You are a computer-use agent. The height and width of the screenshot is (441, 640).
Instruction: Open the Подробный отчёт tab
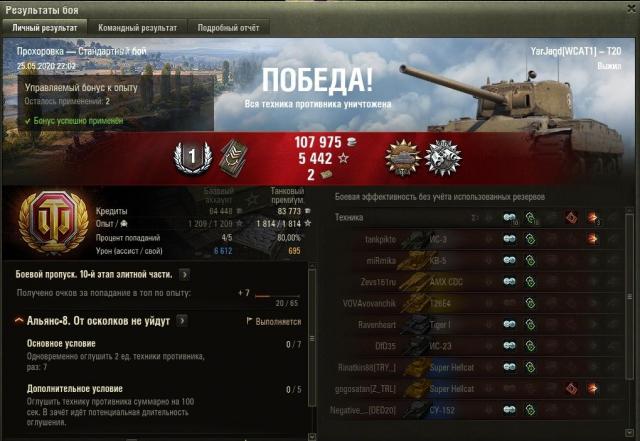(x=227, y=28)
